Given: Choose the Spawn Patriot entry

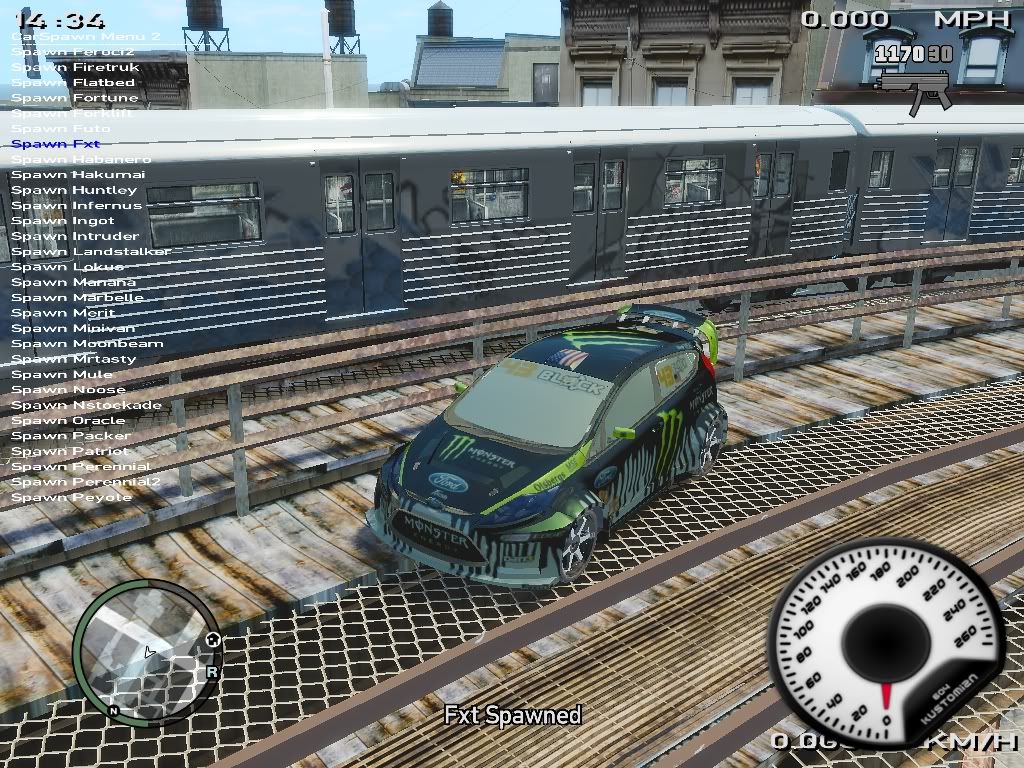Looking at the screenshot, I should 71,451.
